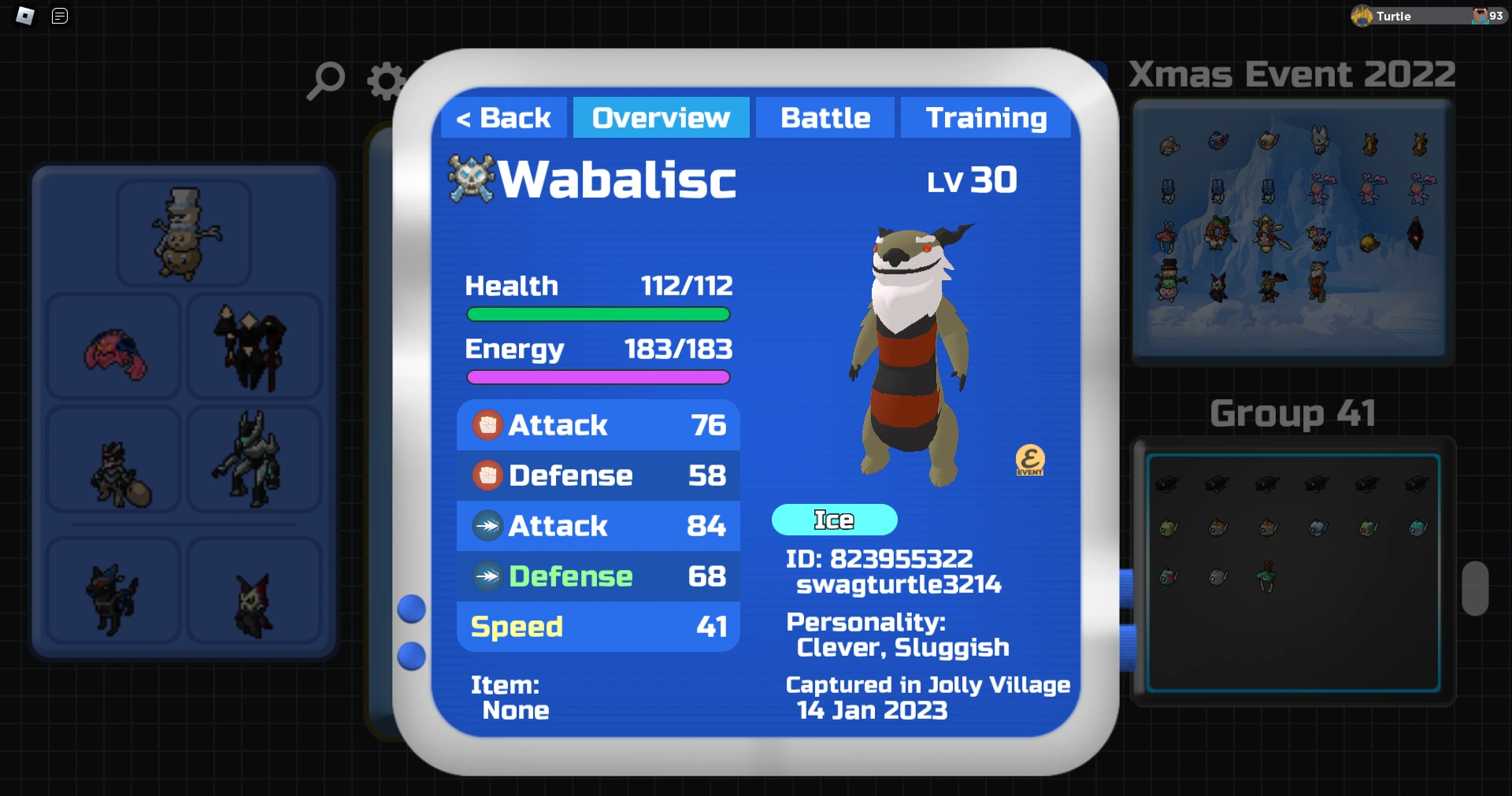
Task: Click the Event badge next to Wabalisc
Action: pos(1030,461)
